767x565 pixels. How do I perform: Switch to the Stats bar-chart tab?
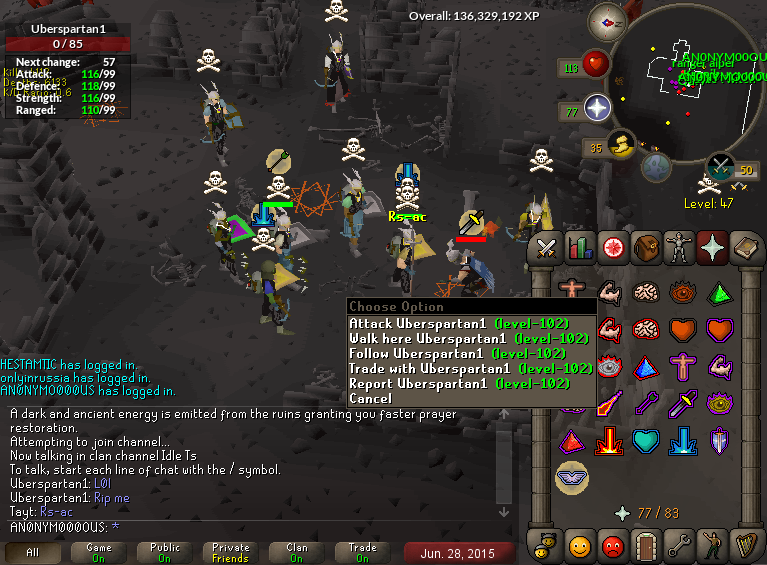(580, 247)
